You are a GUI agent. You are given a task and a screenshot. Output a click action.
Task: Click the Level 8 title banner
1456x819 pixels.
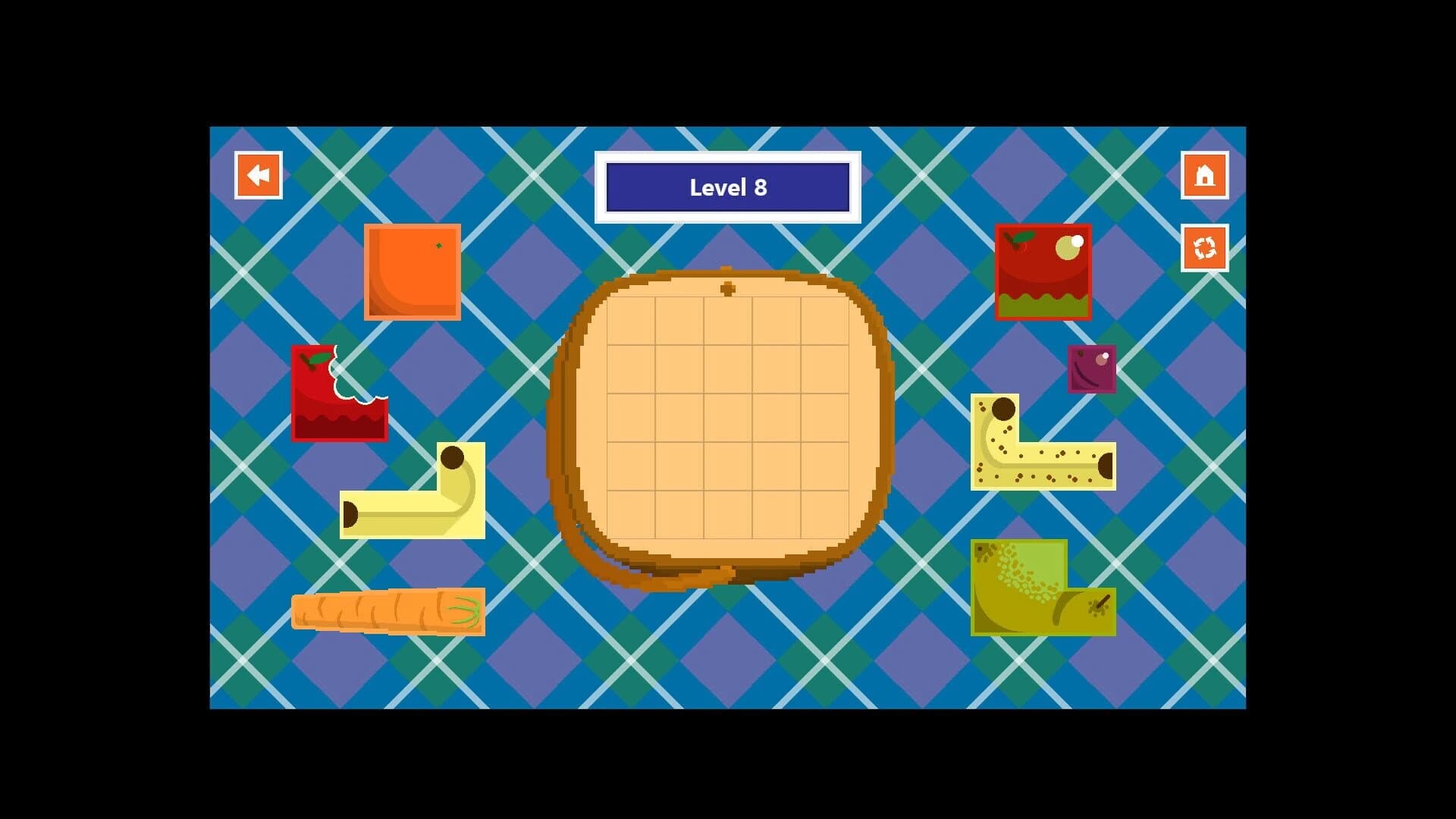(727, 187)
